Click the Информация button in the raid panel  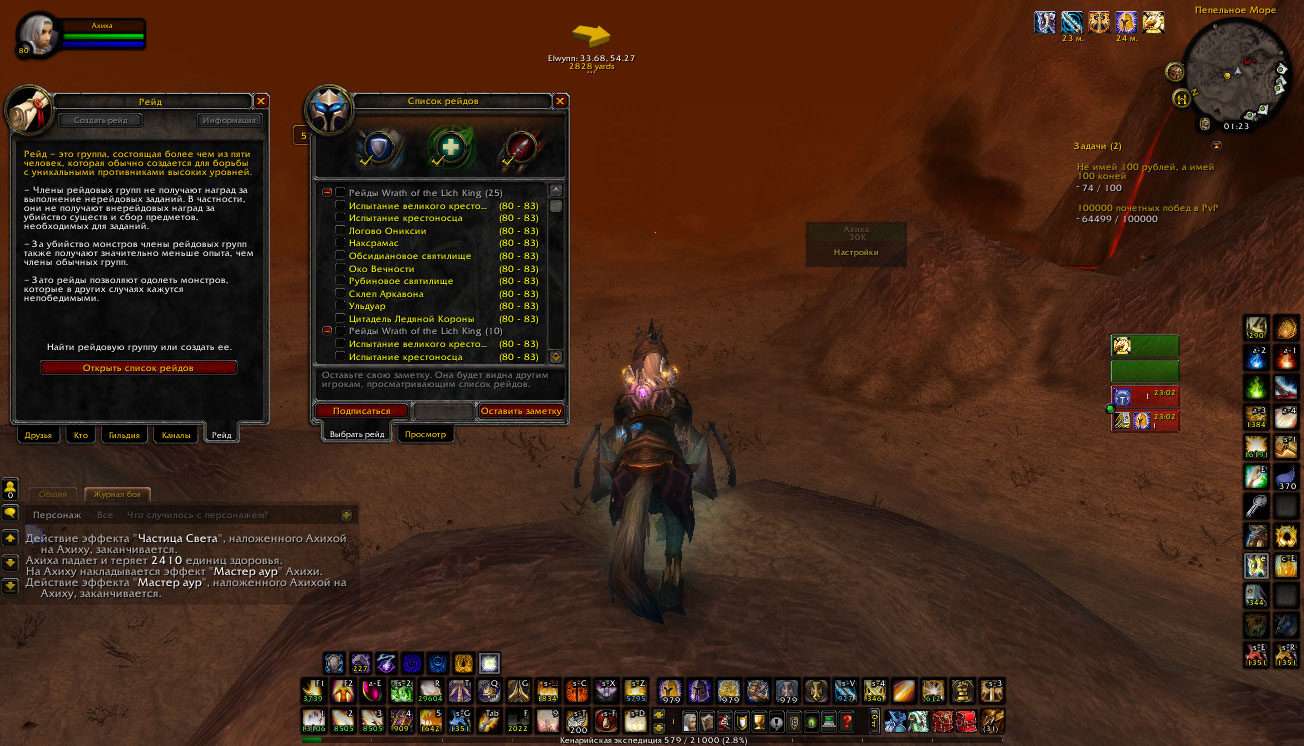(229, 121)
